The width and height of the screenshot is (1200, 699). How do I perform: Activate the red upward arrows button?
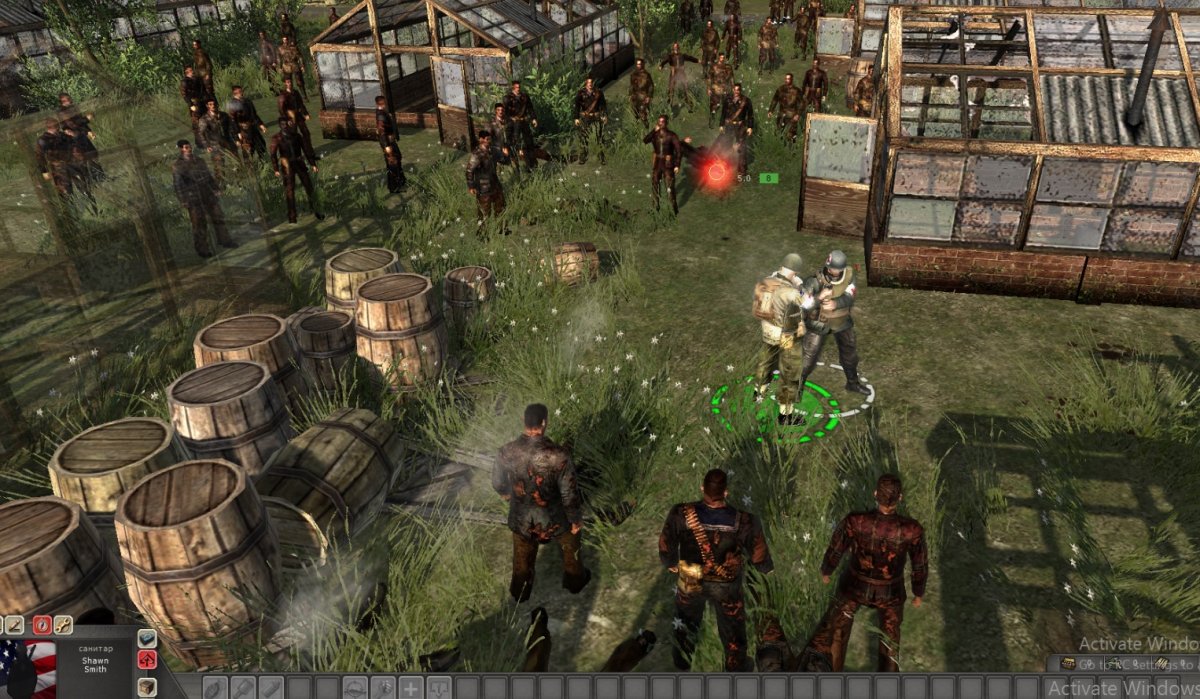[147, 660]
